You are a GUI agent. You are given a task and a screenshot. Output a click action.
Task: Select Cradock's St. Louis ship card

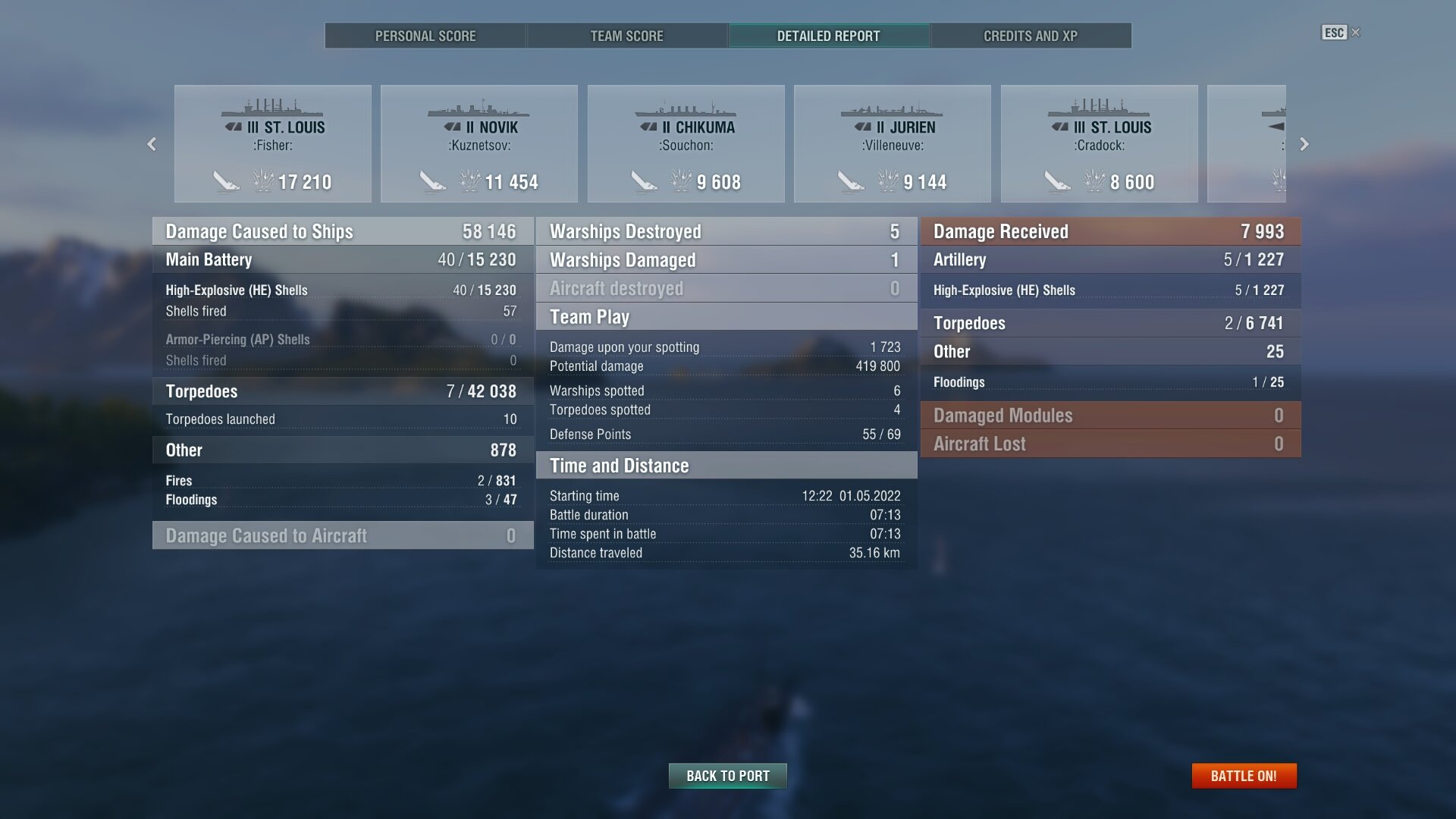tap(1100, 144)
